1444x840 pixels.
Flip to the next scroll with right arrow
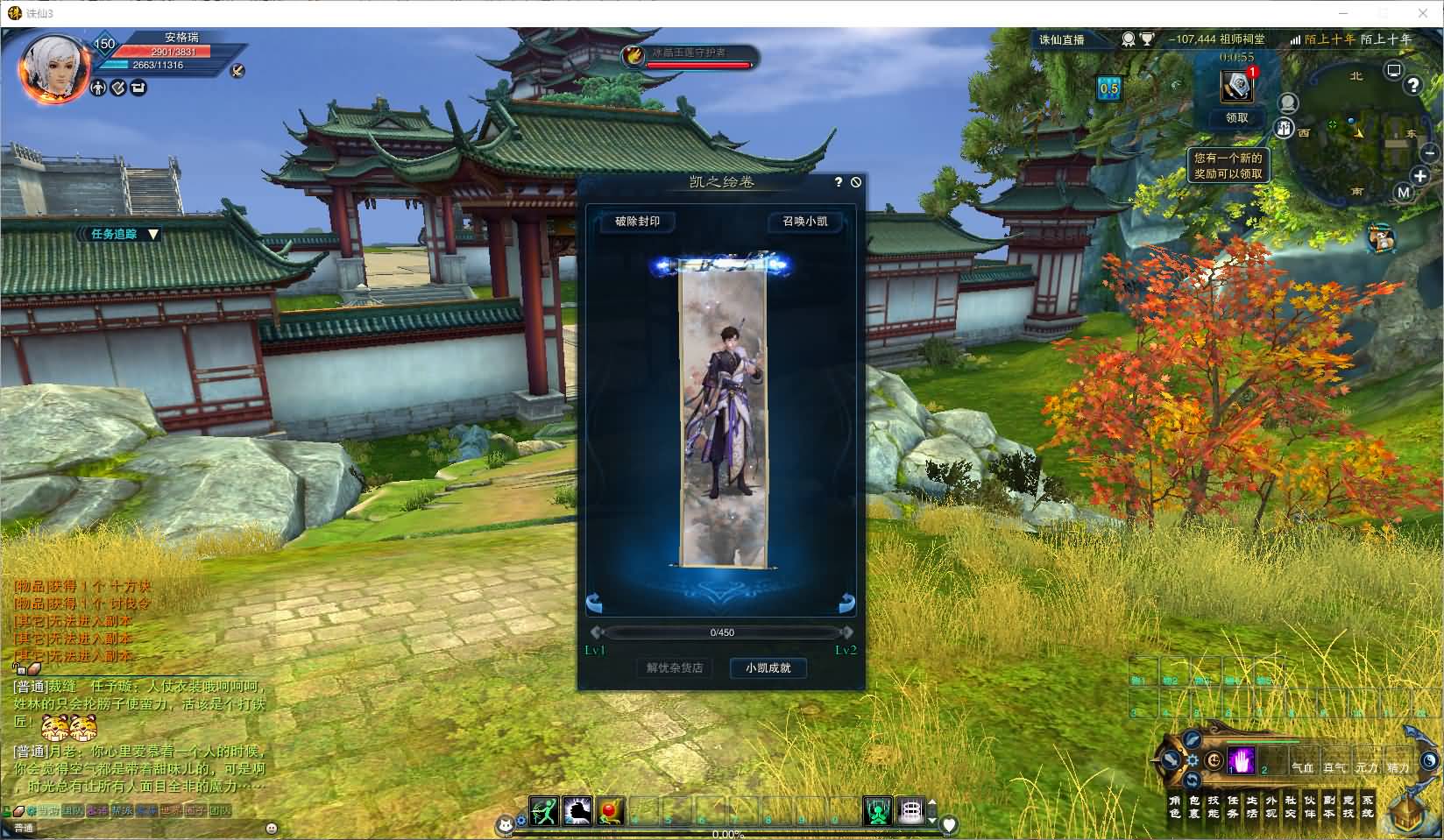tap(846, 604)
